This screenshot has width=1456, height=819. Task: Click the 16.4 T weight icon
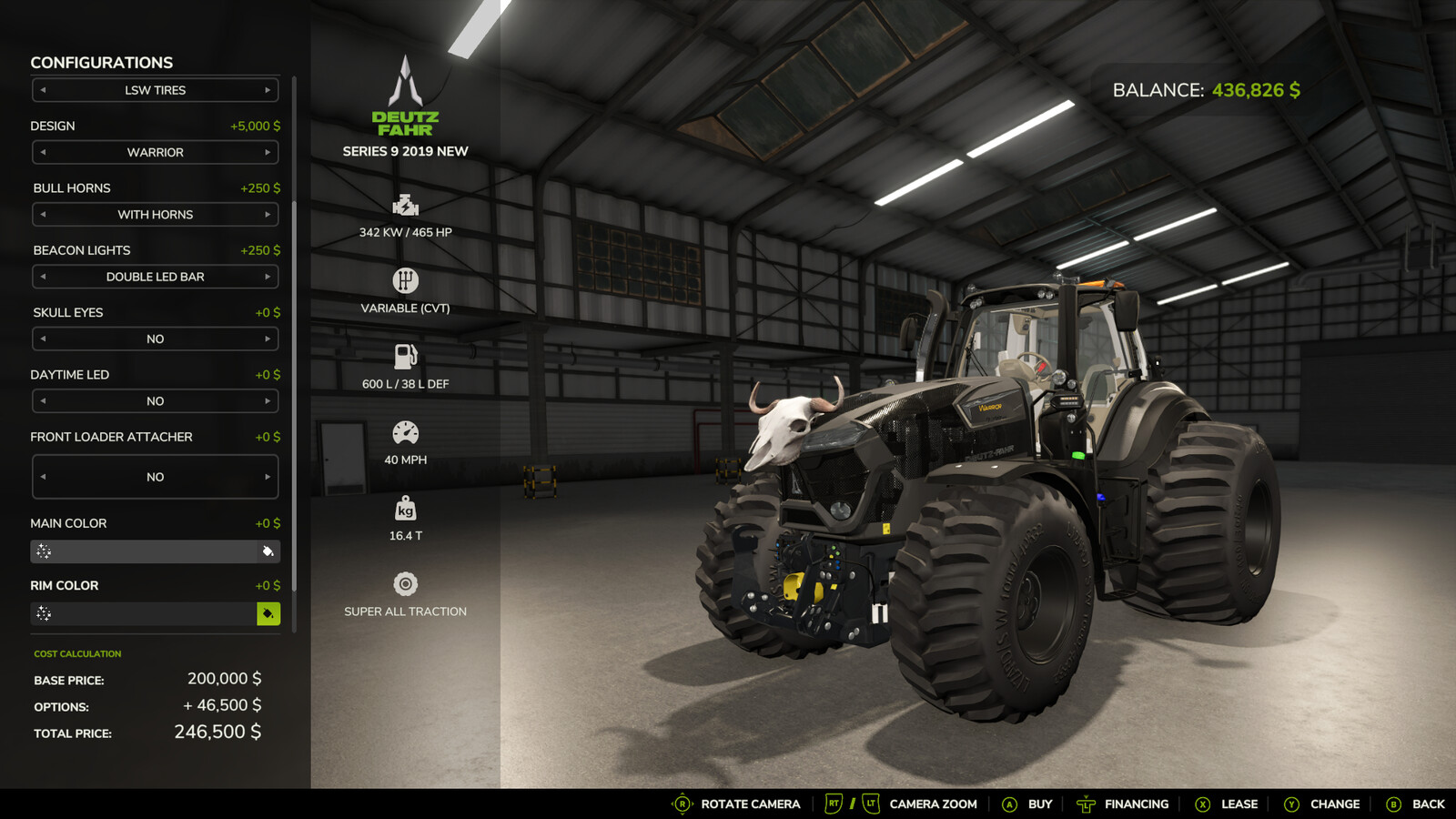coord(406,506)
